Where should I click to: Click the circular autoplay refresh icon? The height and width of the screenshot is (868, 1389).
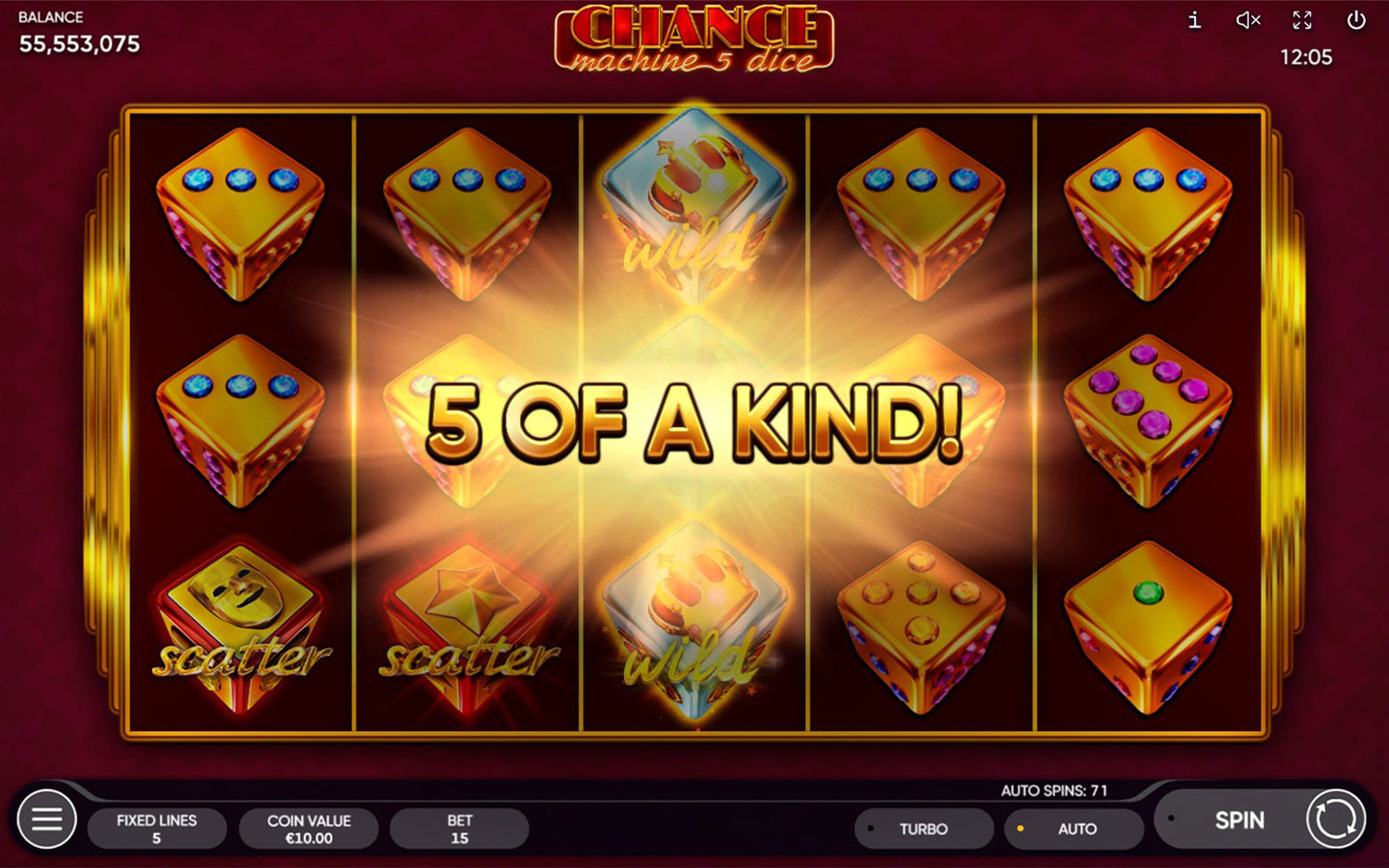(x=1334, y=820)
